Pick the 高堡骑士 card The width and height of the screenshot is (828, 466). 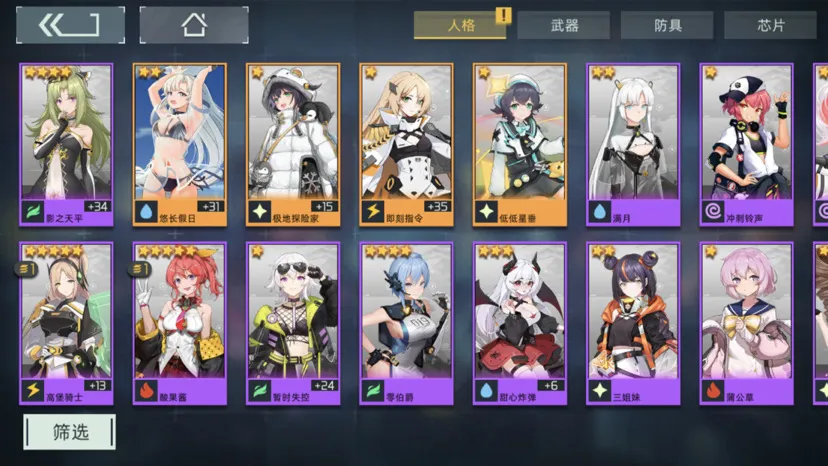coord(66,323)
